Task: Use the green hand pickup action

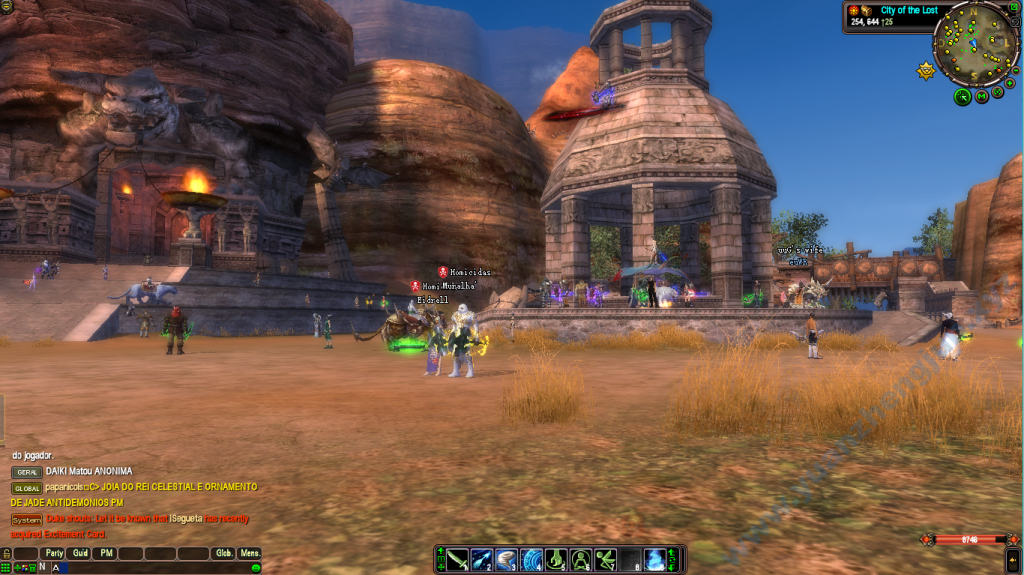Action: (556, 559)
